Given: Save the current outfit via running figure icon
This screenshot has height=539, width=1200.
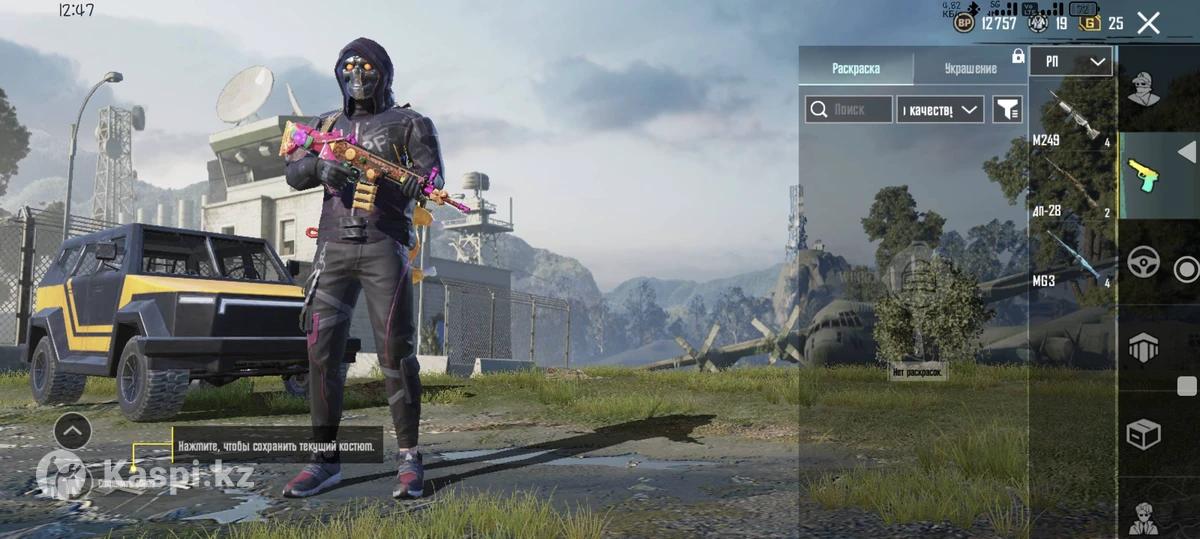Looking at the screenshot, I should click(x=63, y=475).
